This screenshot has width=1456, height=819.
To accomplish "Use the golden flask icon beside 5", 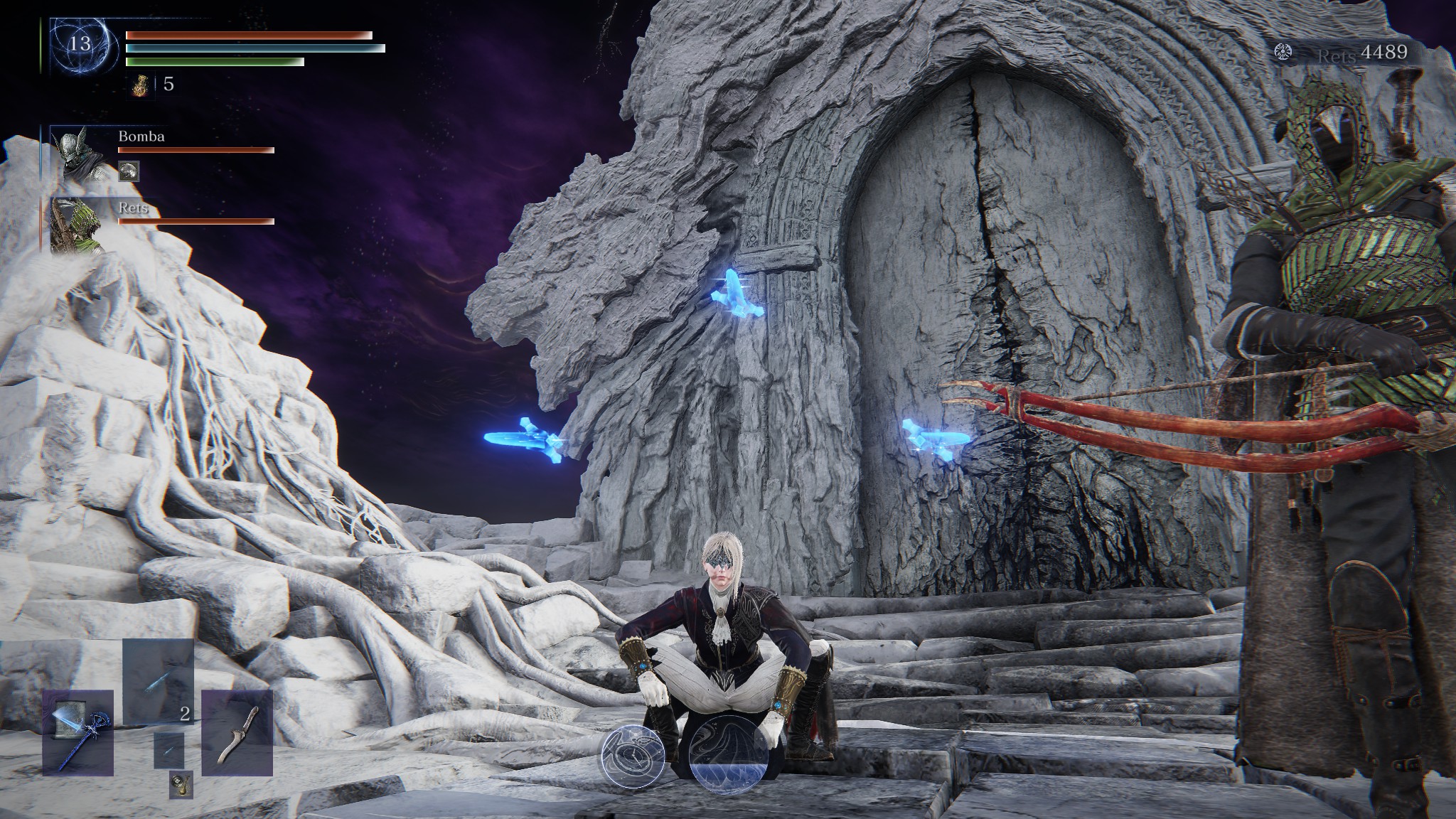I will point(141,85).
